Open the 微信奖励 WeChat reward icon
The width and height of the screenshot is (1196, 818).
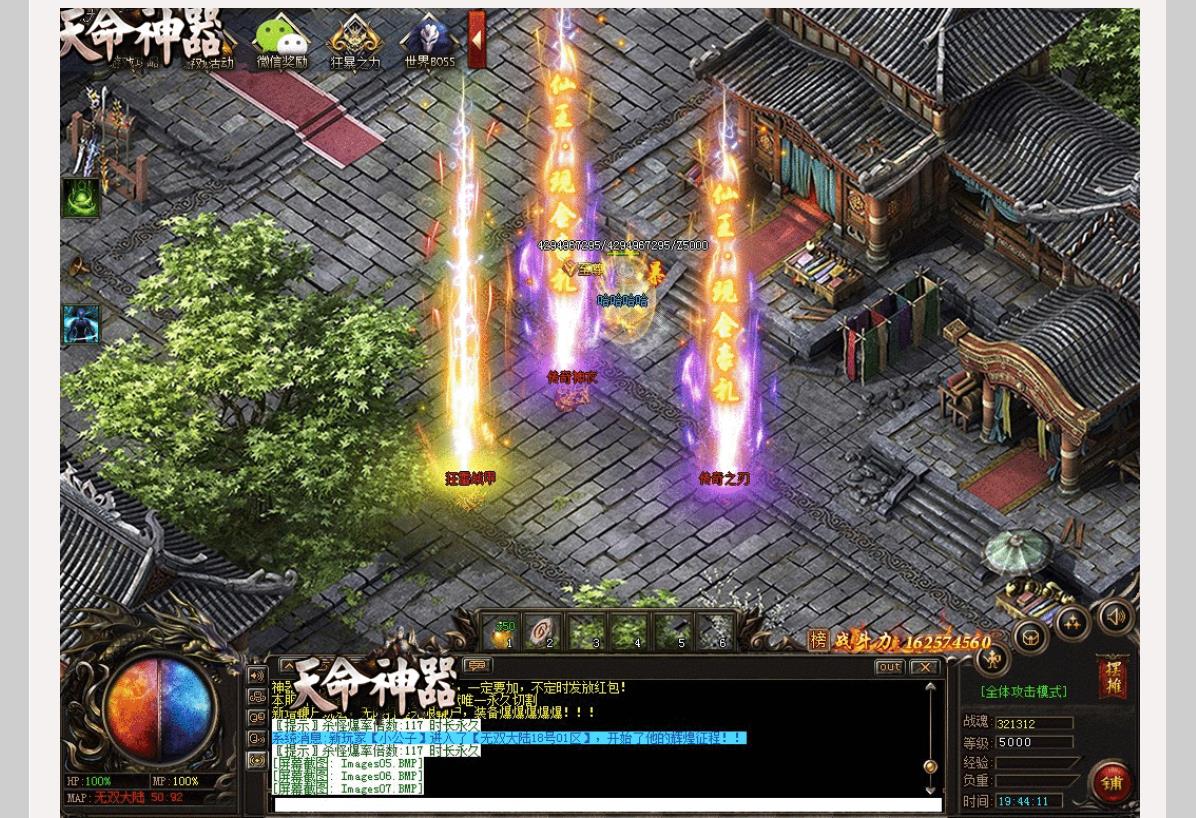coord(282,43)
